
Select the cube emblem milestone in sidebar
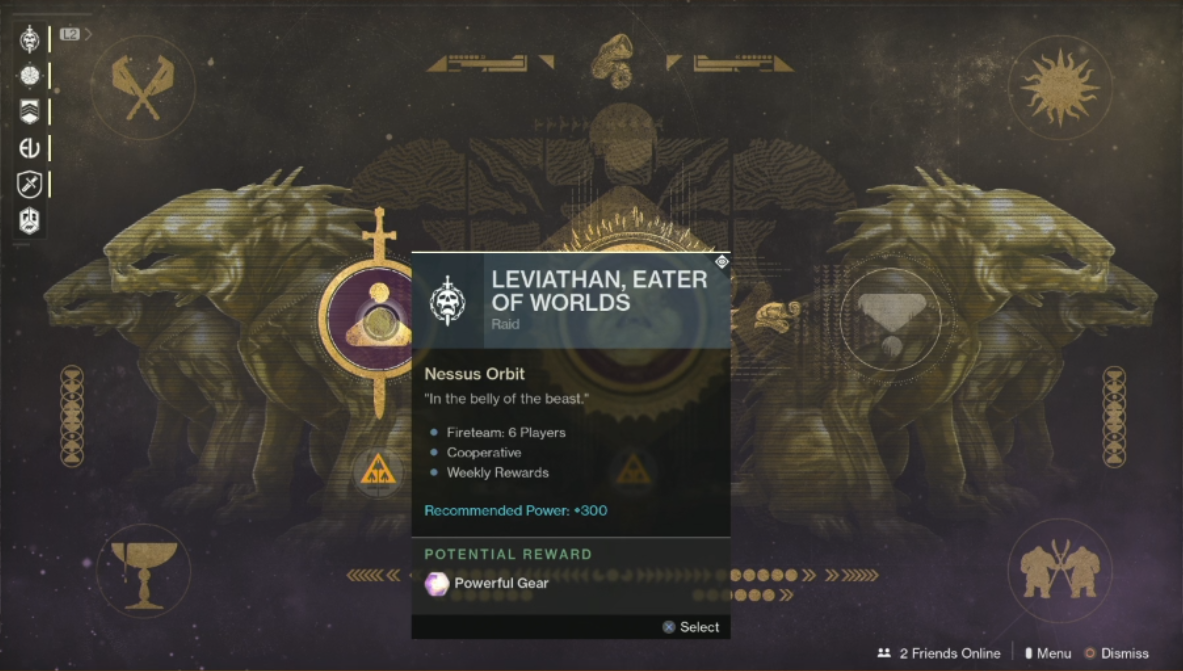coord(29,220)
